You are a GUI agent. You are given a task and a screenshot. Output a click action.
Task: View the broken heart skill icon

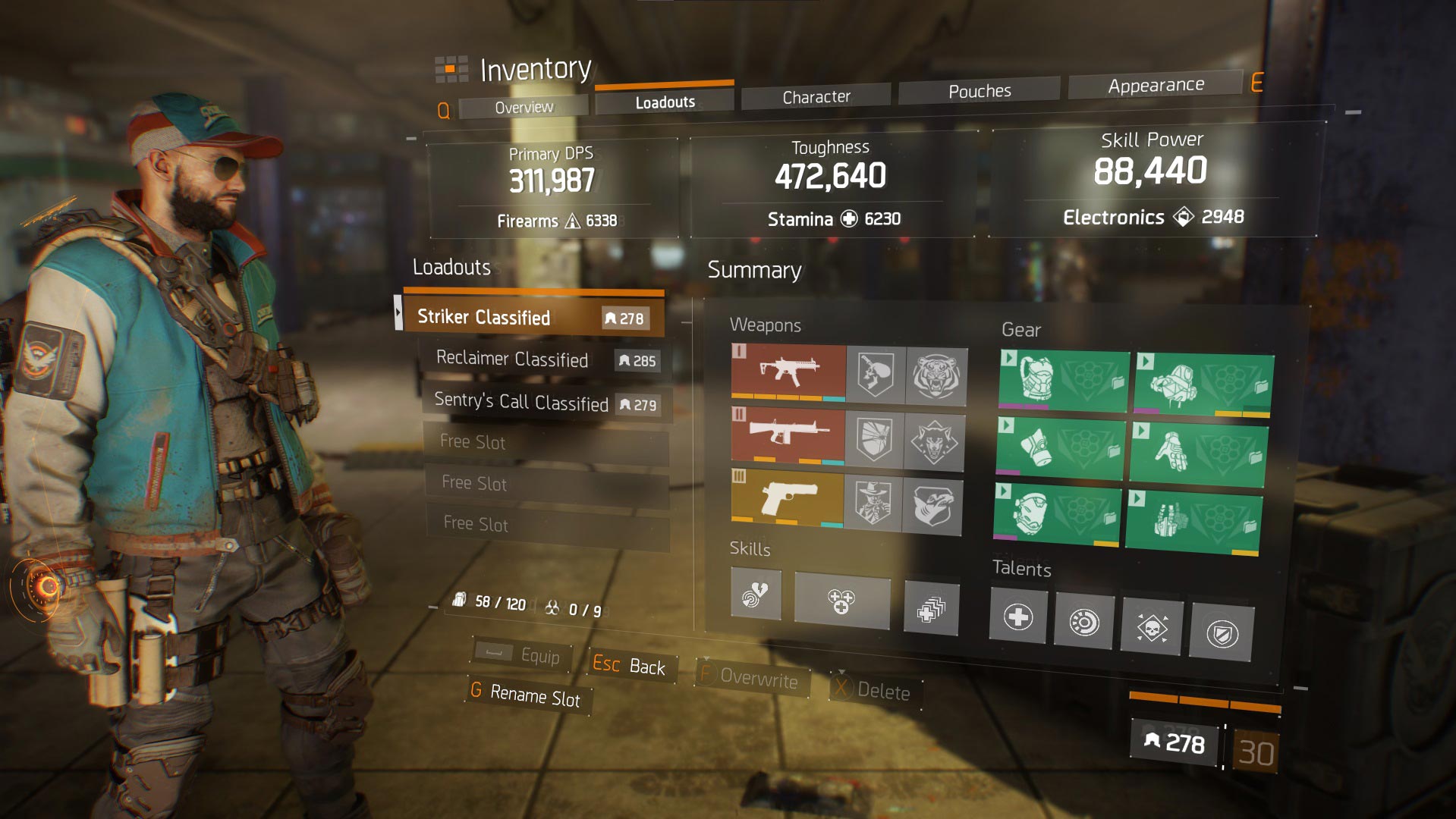(756, 593)
